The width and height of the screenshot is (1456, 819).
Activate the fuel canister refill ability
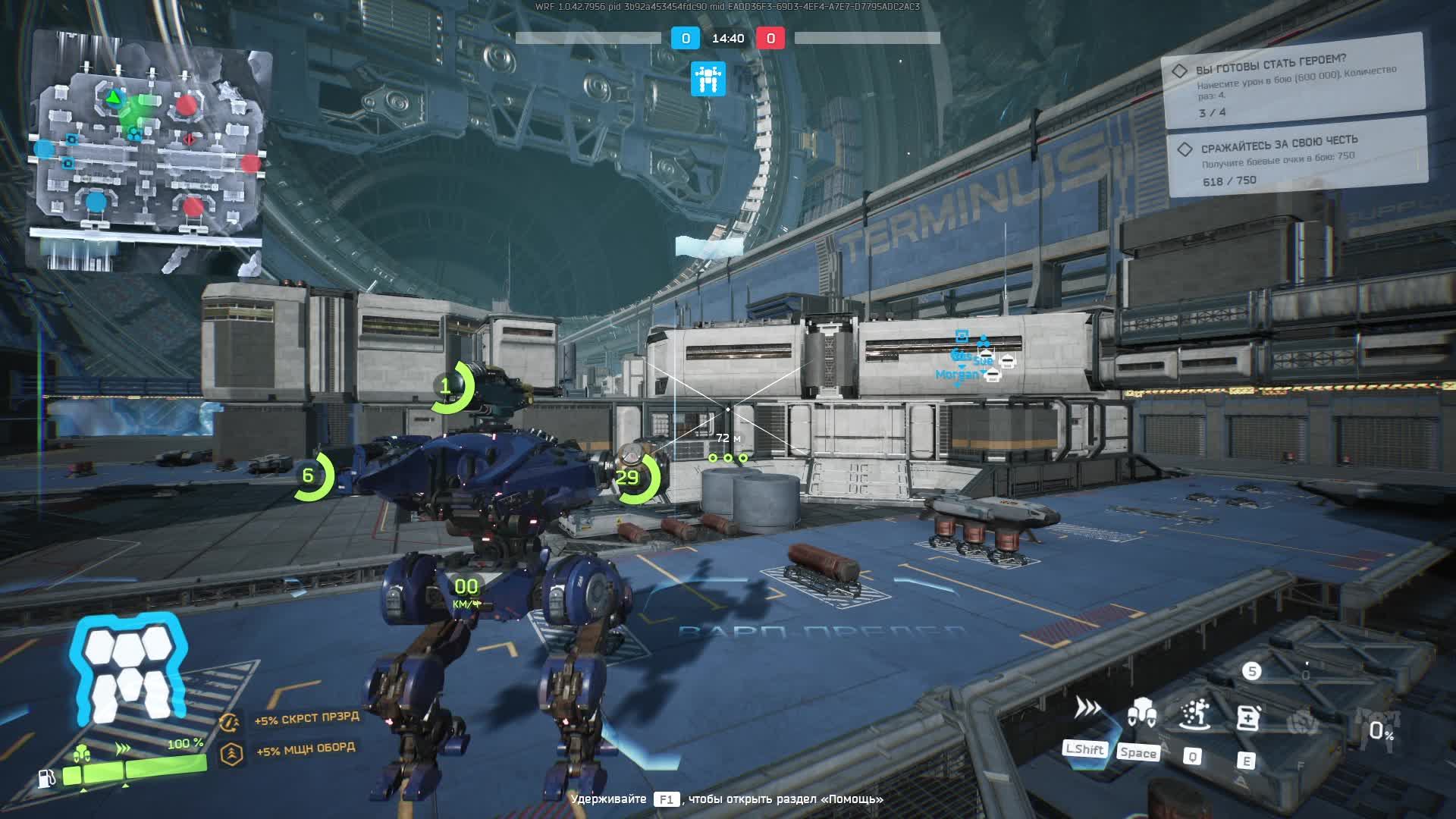[x=1247, y=717]
